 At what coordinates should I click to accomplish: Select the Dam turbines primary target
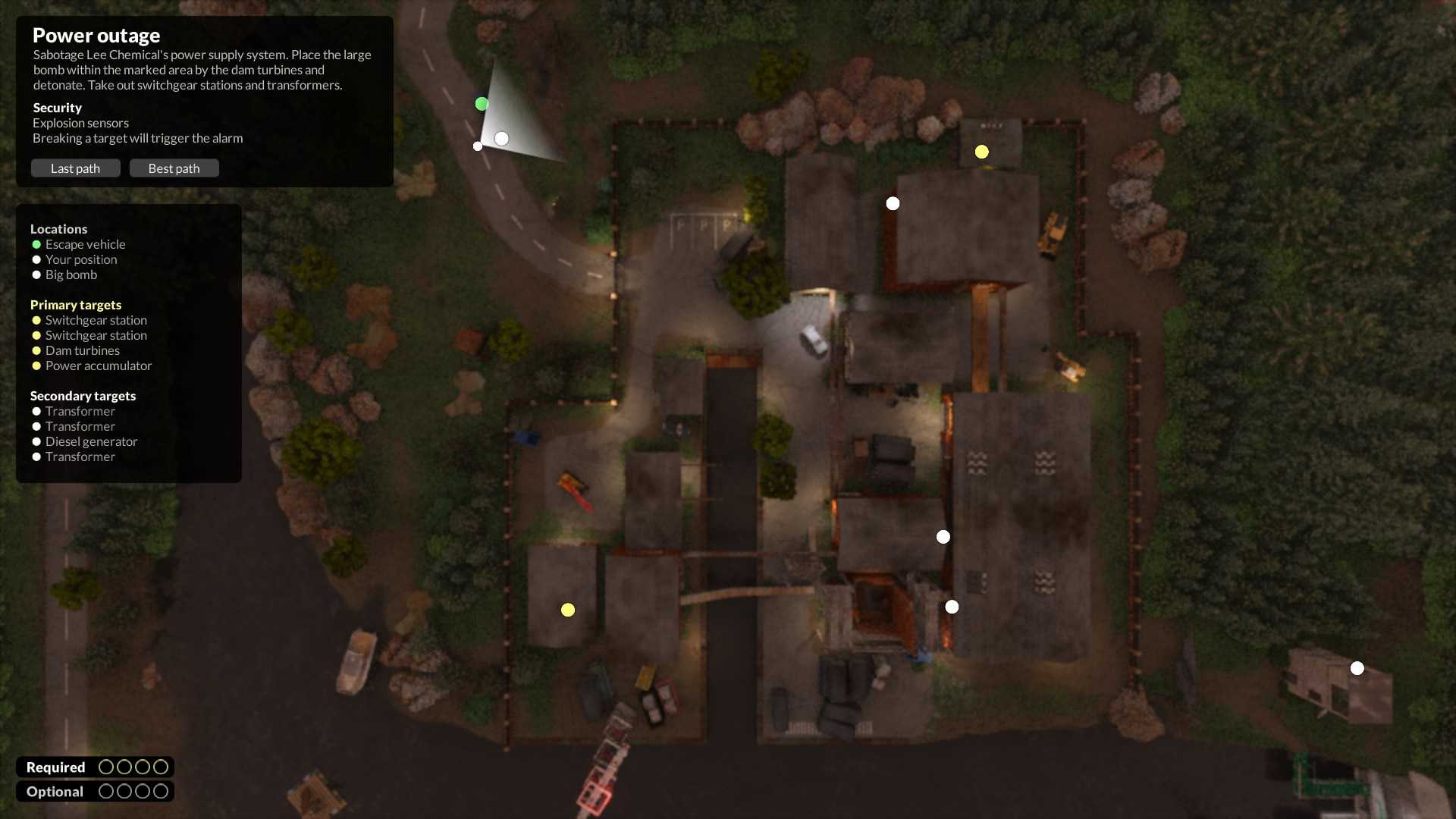click(x=82, y=350)
